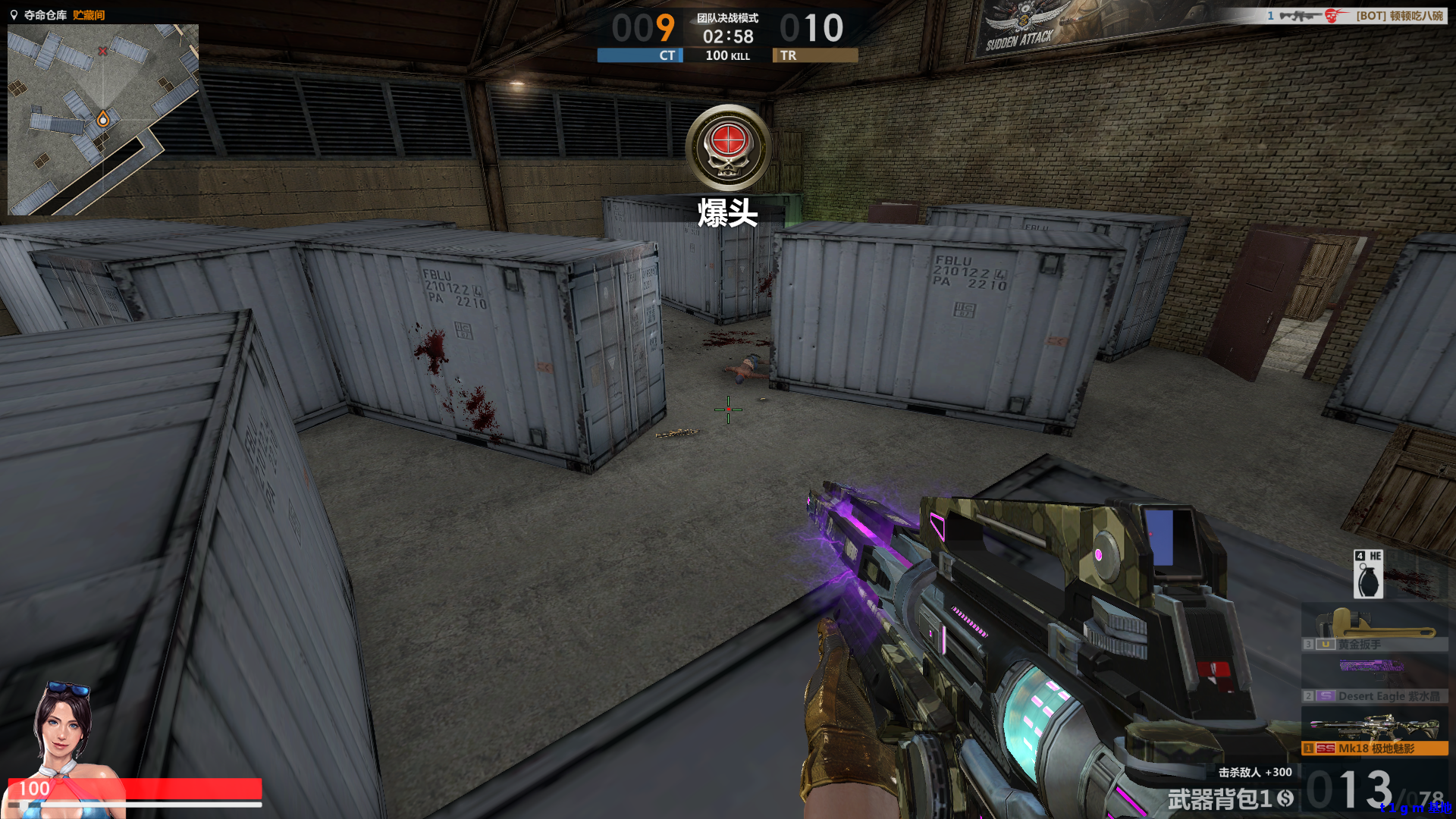This screenshot has width=1456, height=819.
Task: Select the HE grenade slot
Action: coord(1368,574)
